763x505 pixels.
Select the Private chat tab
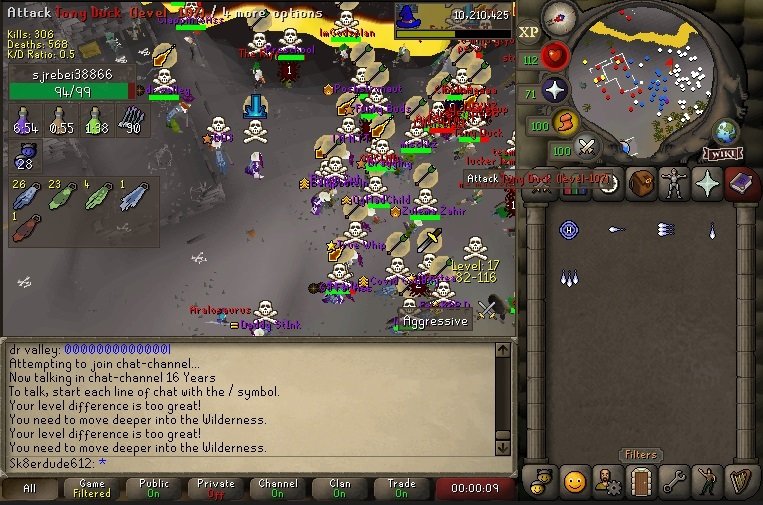[x=216, y=489]
